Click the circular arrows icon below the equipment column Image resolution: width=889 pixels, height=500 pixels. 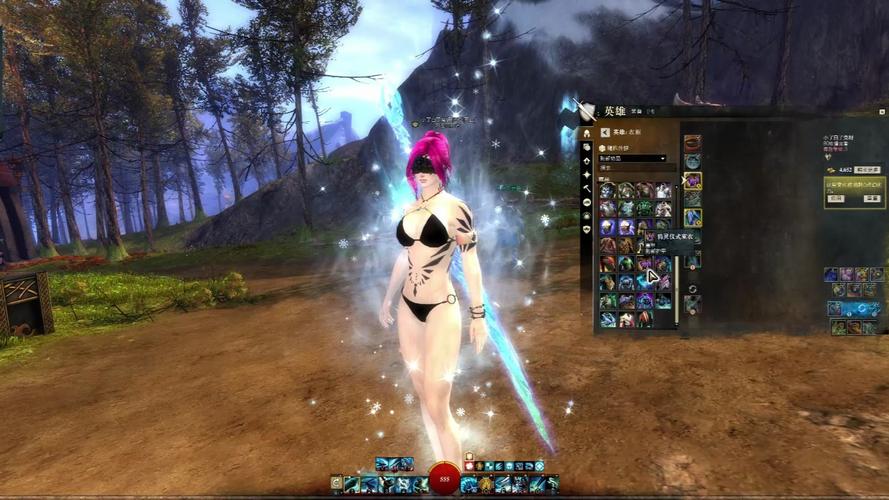692,289
